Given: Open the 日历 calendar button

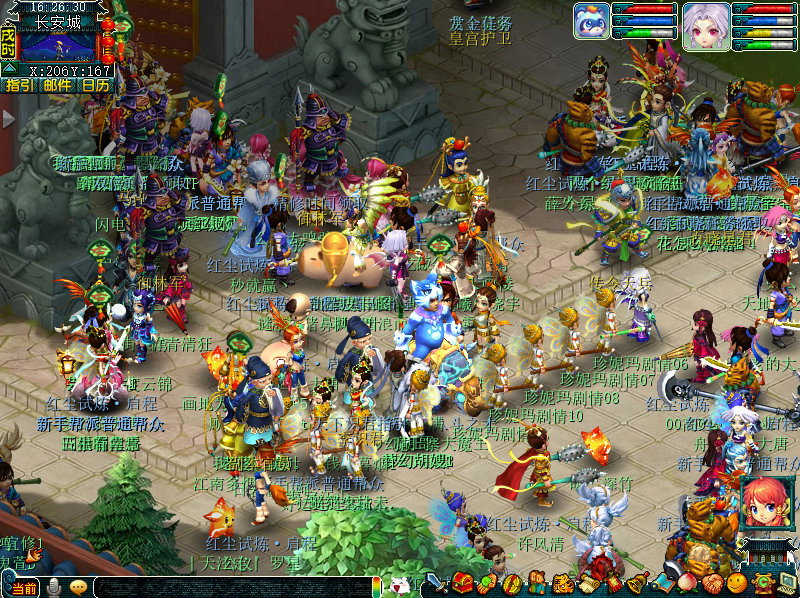Looking at the screenshot, I should [x=96, y=85].
